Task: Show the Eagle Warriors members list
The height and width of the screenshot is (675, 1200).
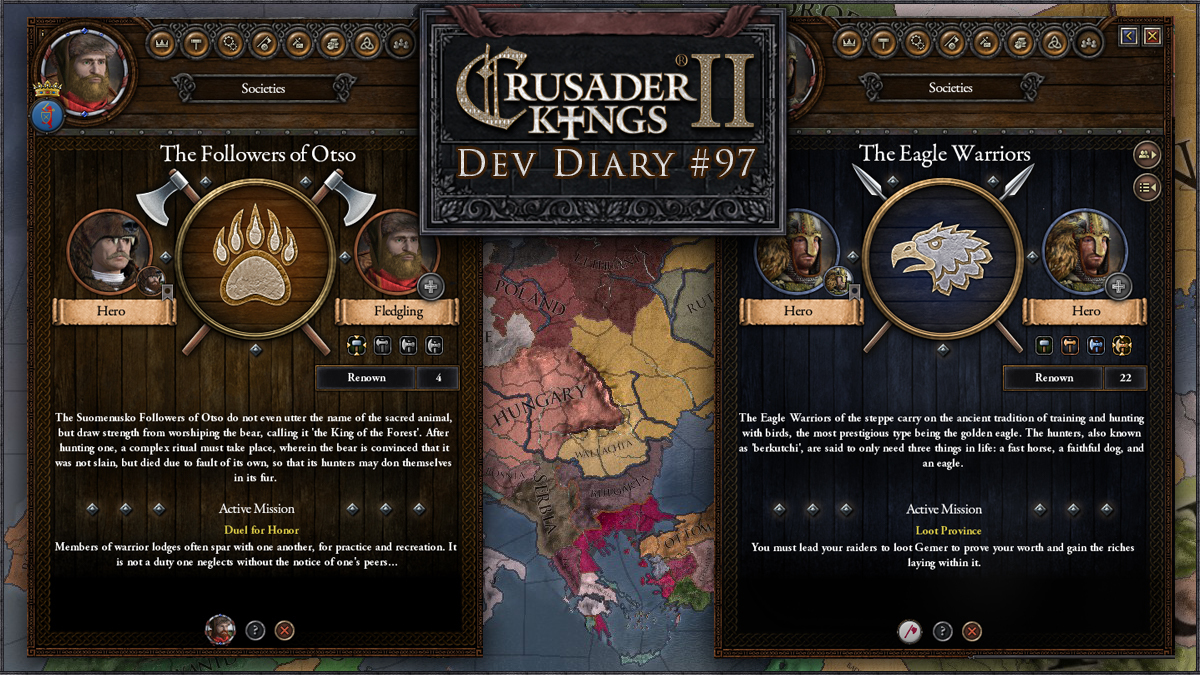Action: click(x=1147, y=154)
